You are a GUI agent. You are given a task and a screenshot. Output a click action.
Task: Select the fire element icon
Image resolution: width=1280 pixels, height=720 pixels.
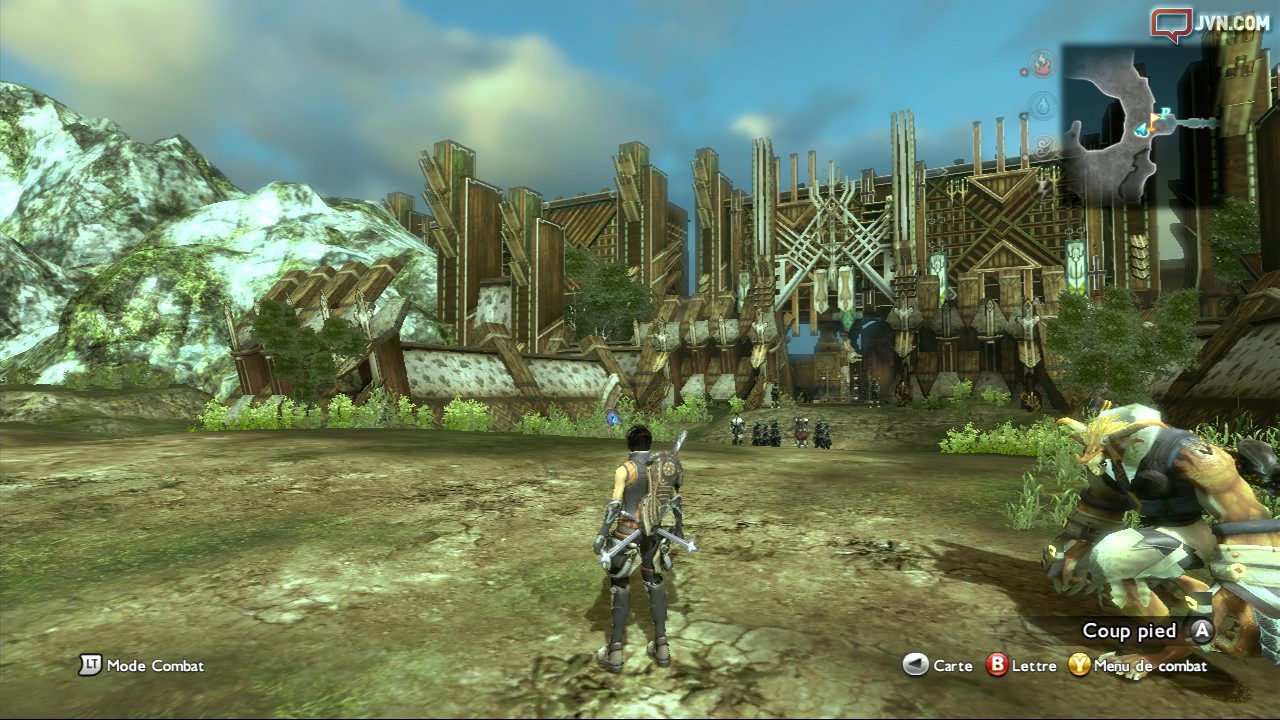click(x=1044, y=65)
